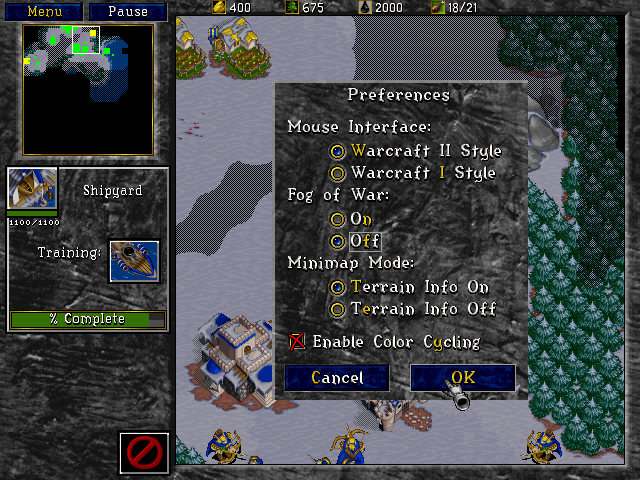
Task: Pause the game
Action: pyautogui.click(x=127, y=12)
